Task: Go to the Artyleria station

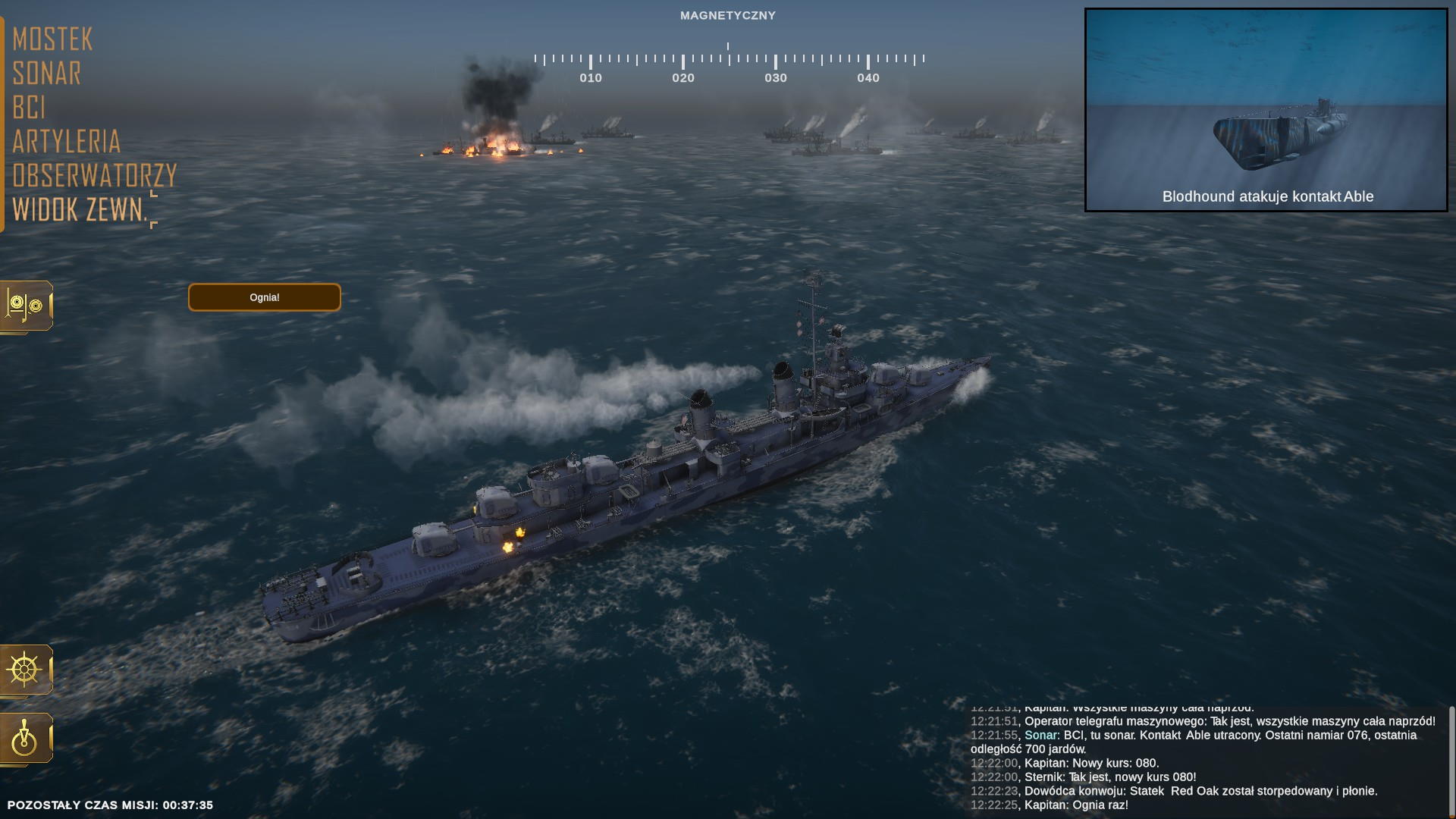Action: tap(67, 142)
